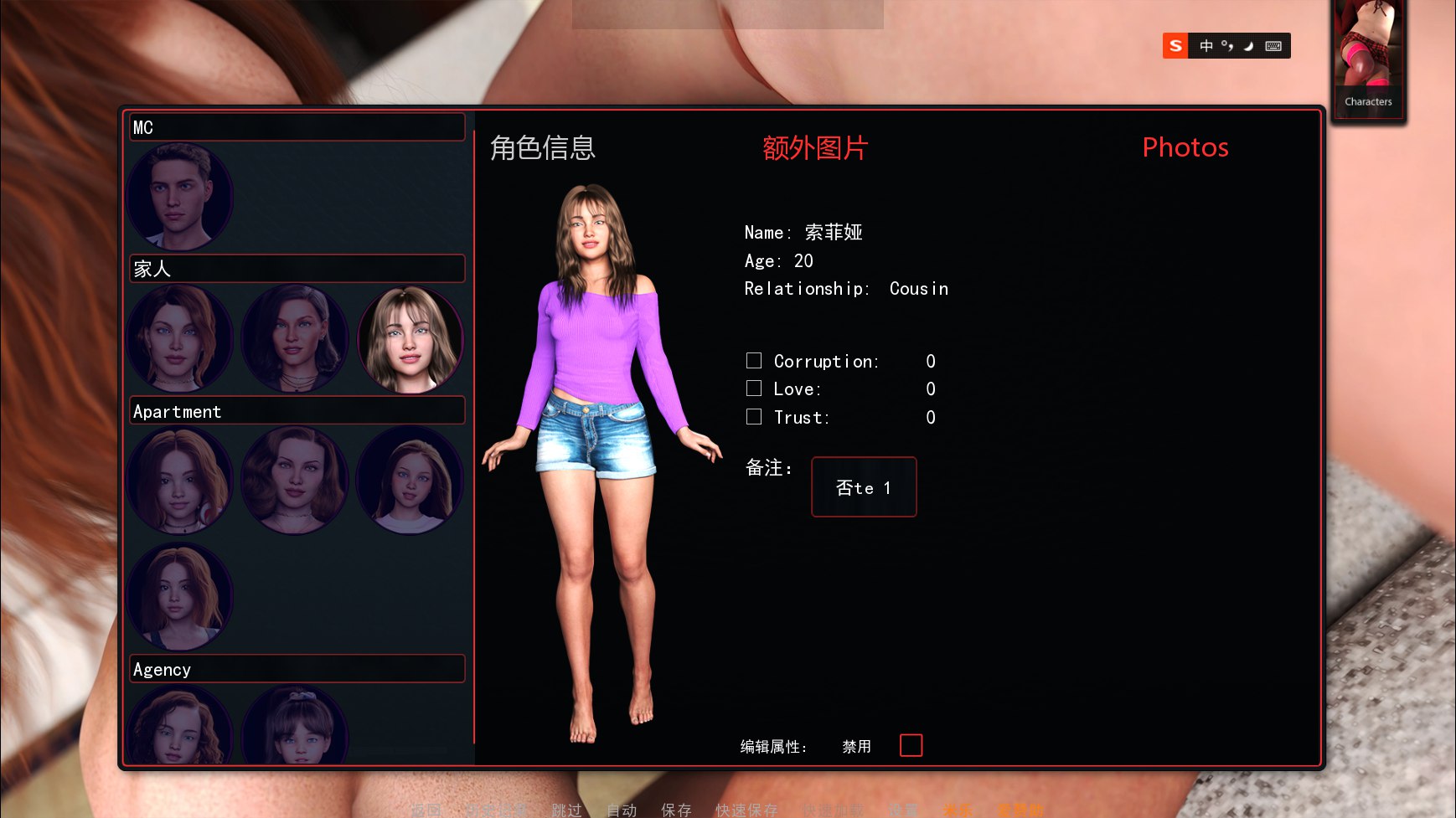Open the 设置 settings menu

click(903, 810)
